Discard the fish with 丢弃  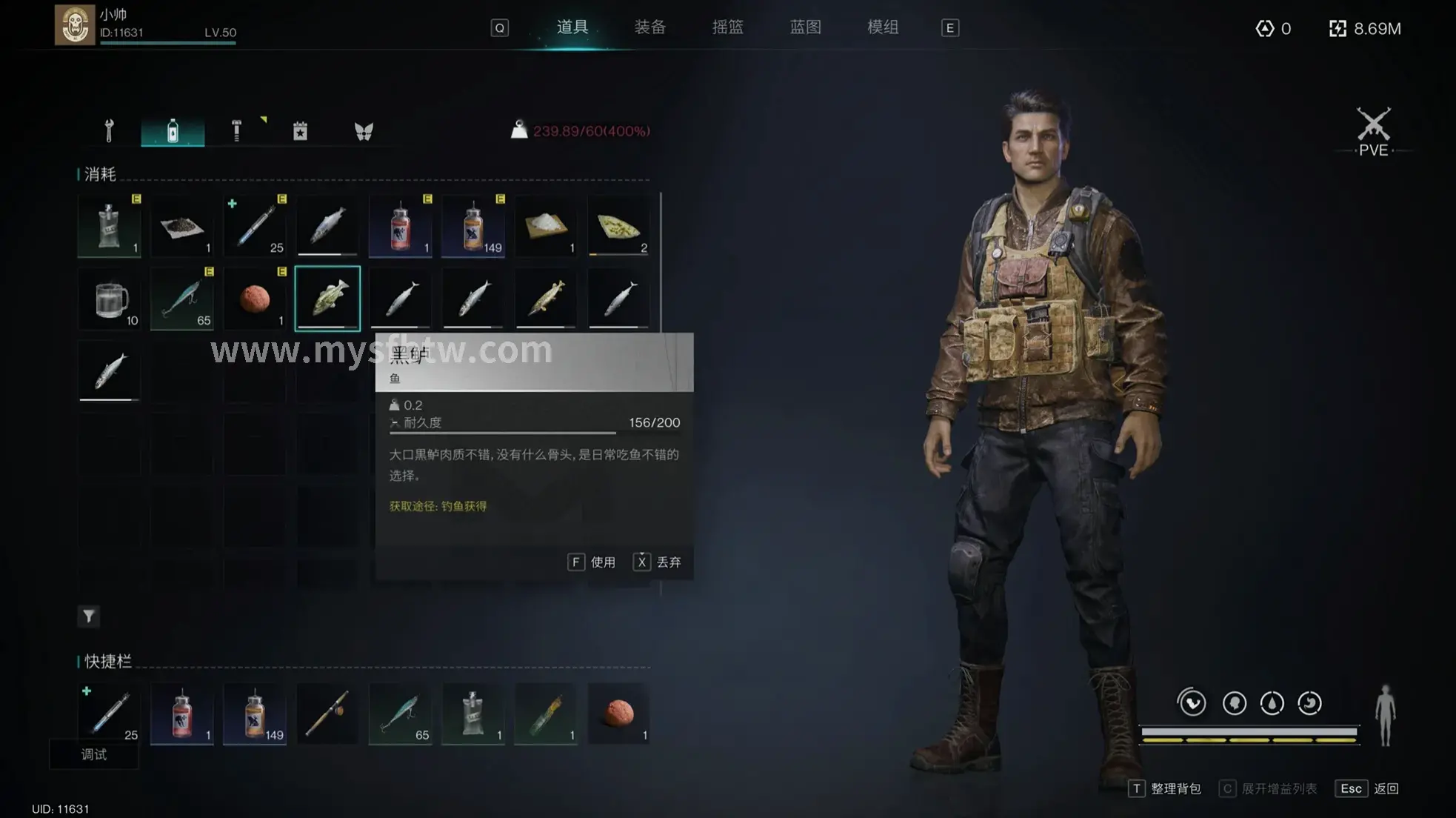point(658,562)
